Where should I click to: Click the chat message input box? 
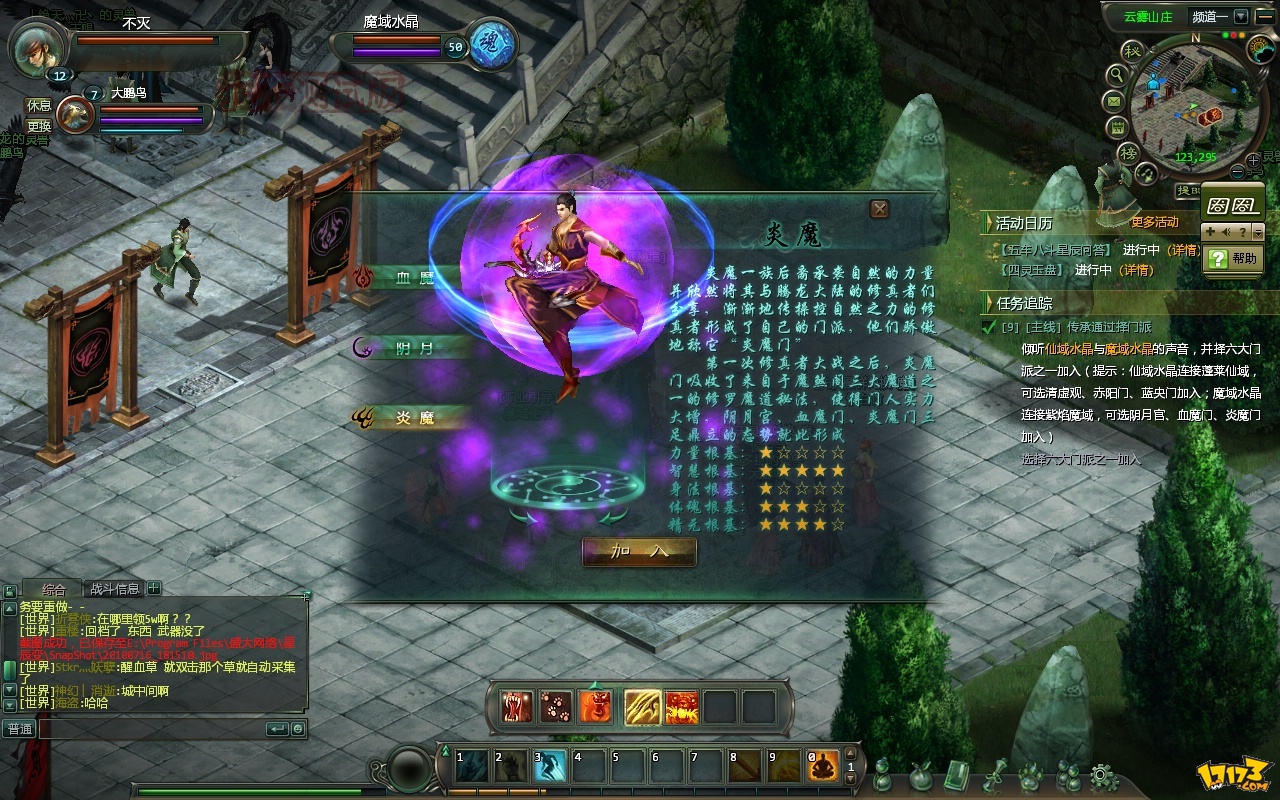click(150, 729)
